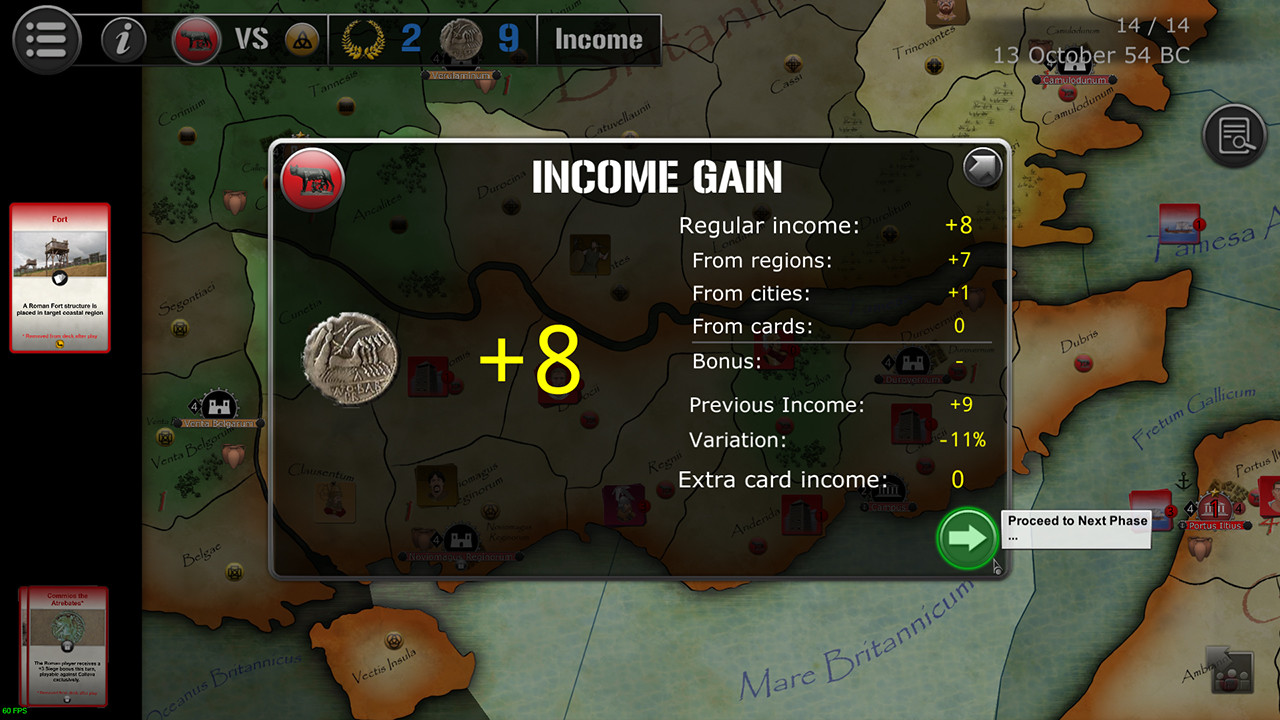The height and width of the screenshot is (720, 1280).
Task: Click the silver denarius coin in the dialog
Action: click(348, 359)
